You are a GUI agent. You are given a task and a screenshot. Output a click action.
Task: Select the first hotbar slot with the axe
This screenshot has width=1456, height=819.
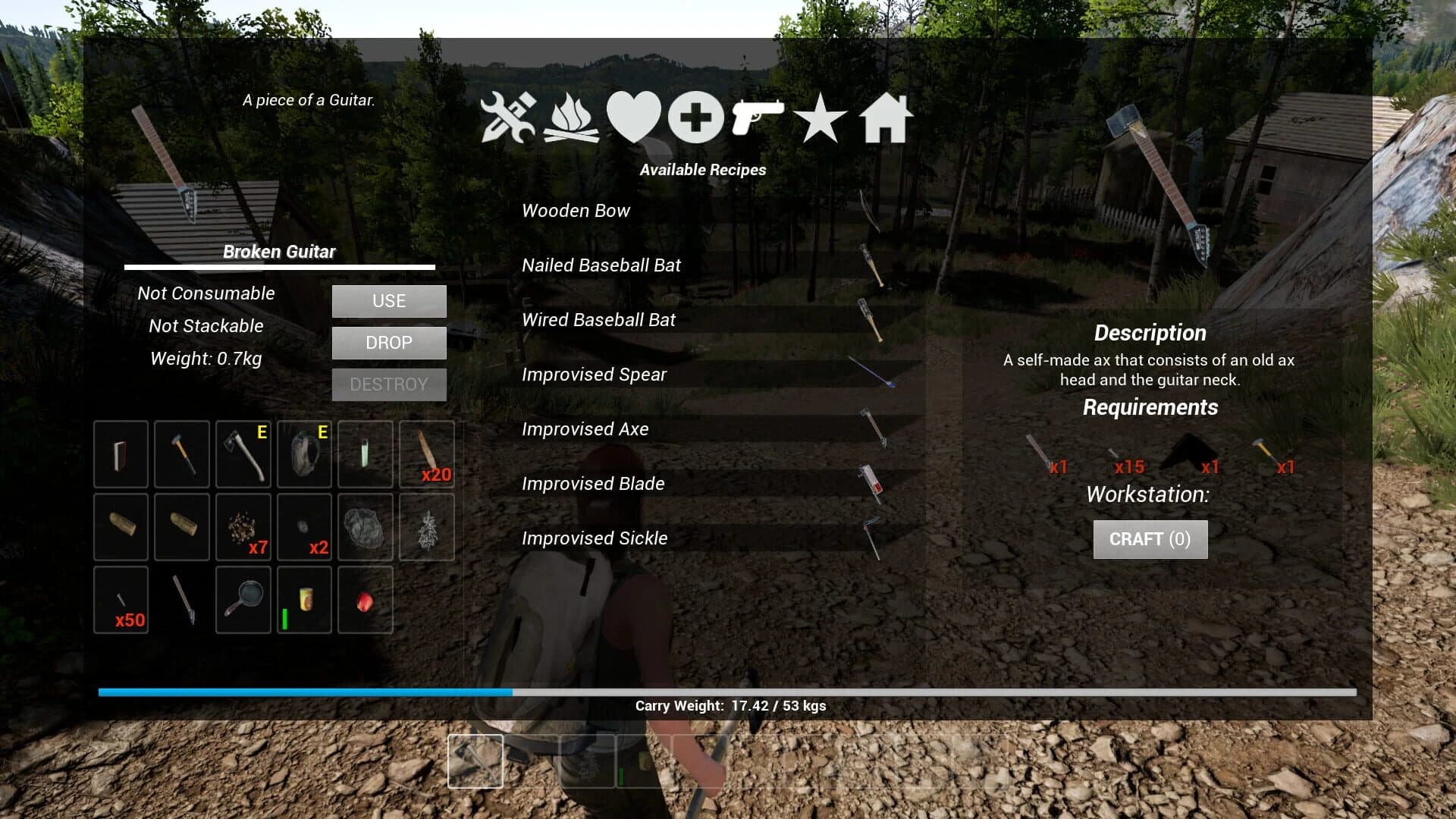pos(475,761)
